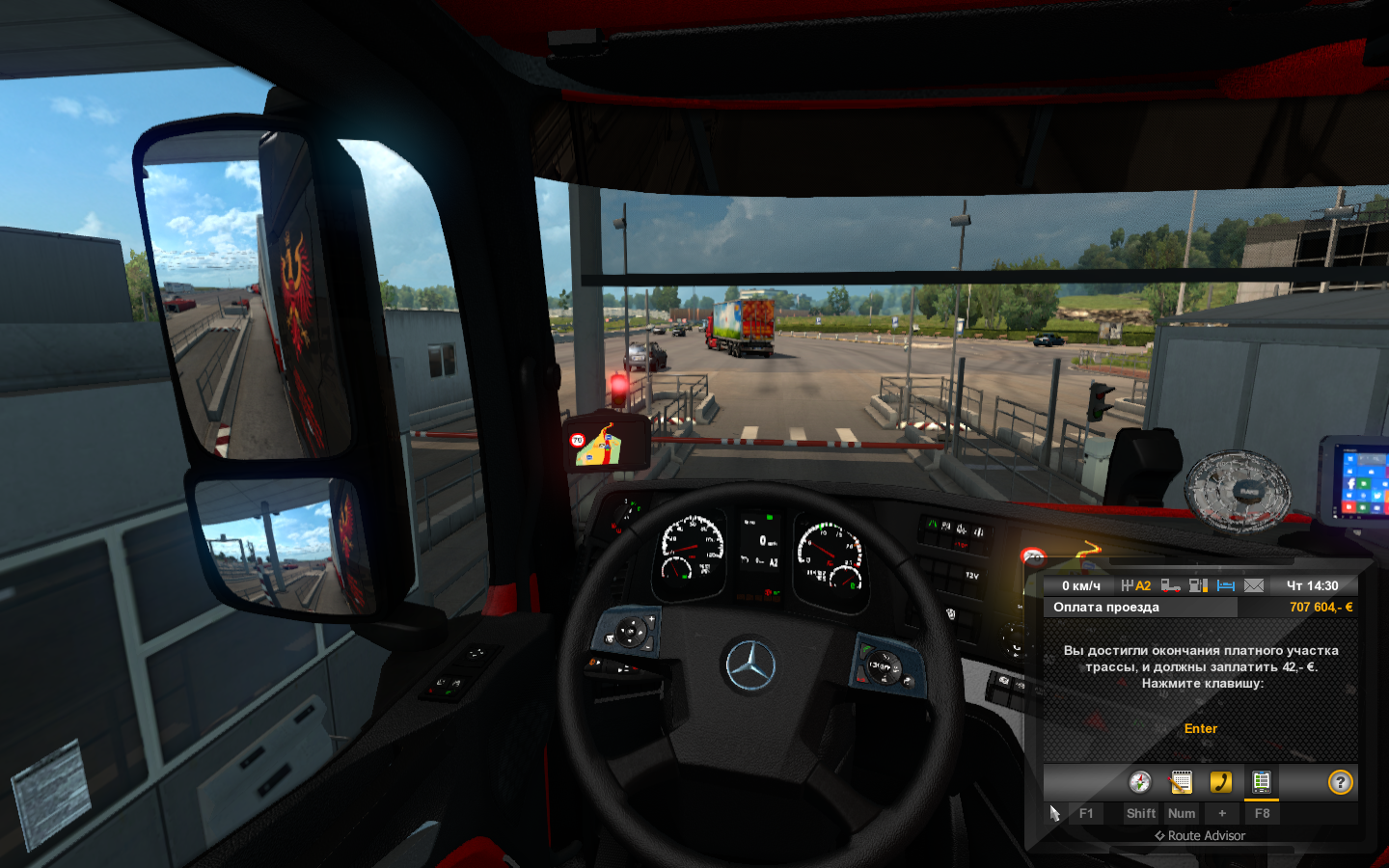This screenshot has height=868, width=1389.
Task: Open the question mark help button
Action: (x=1340, y=782)
